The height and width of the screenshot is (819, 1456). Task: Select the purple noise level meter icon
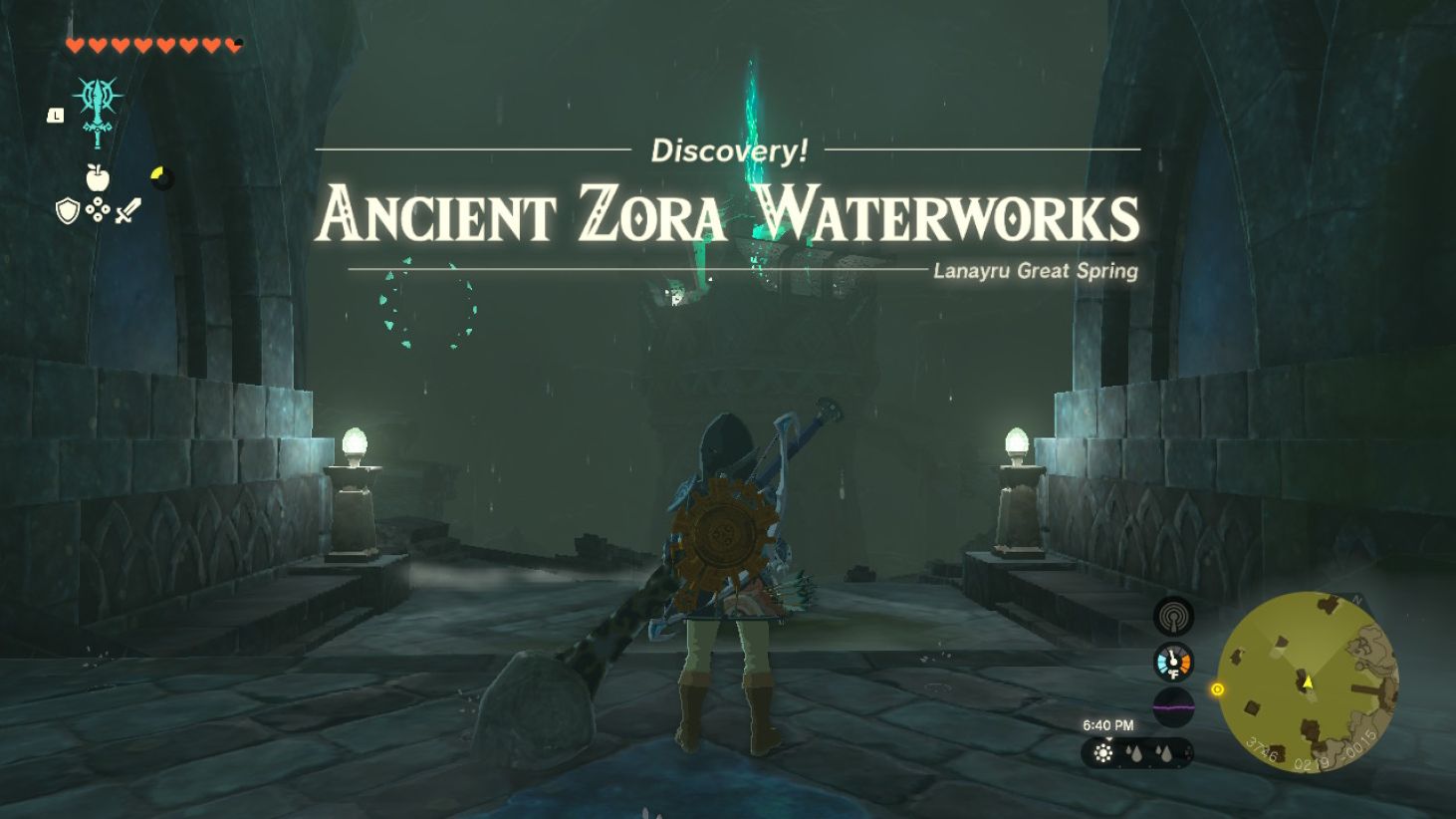pos(1174,706)
